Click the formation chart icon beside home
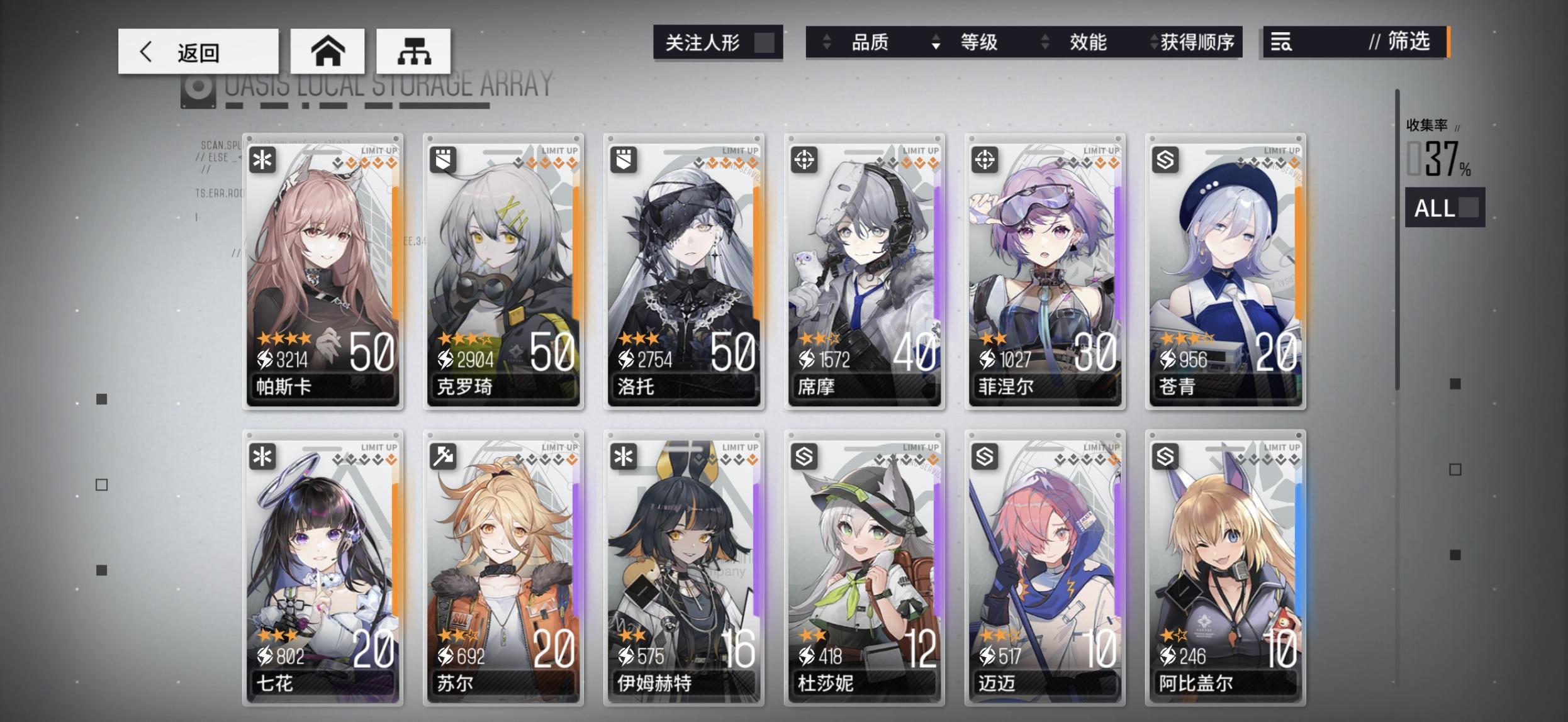 [413, 52]
